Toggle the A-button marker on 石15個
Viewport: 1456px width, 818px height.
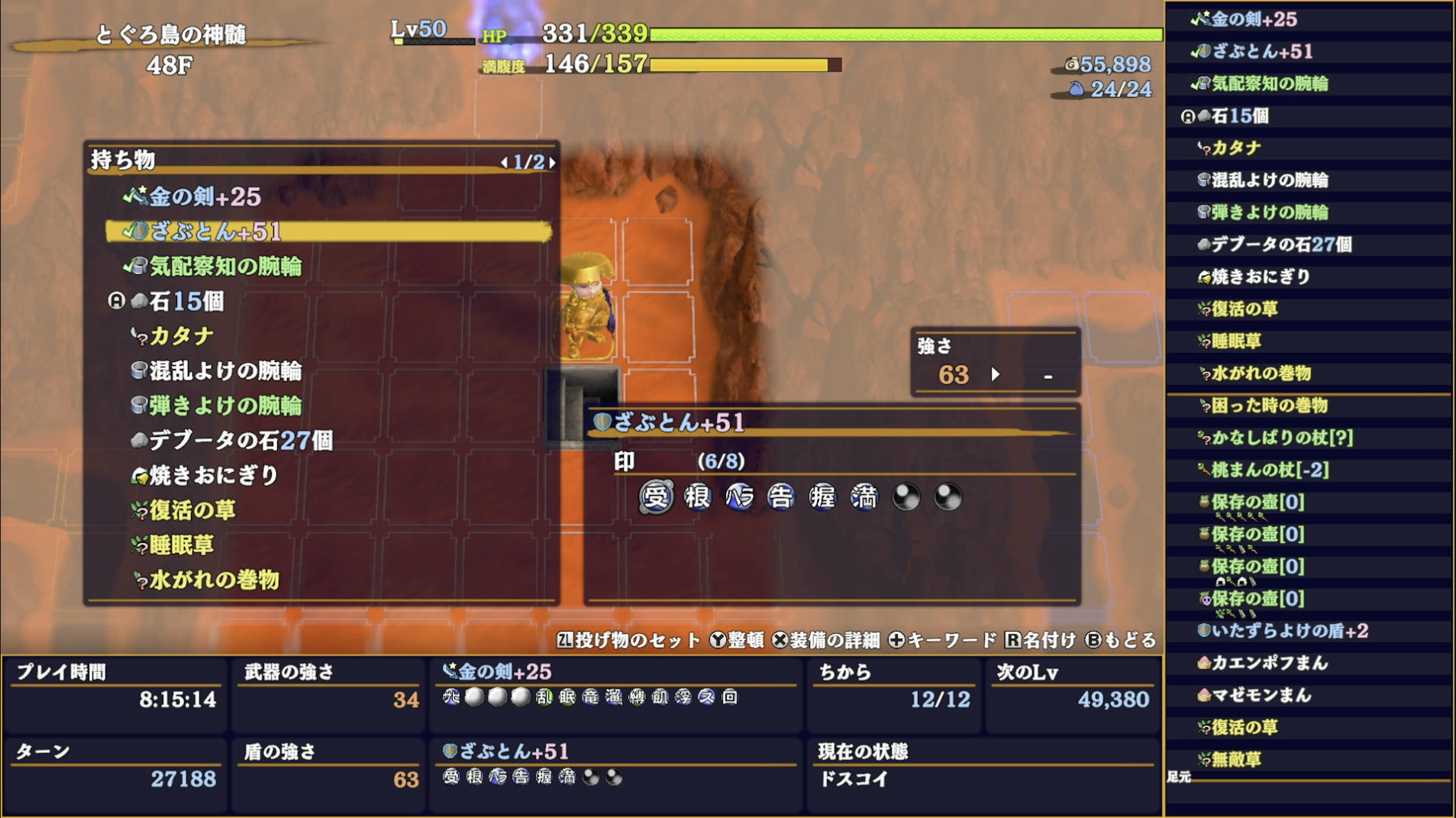pos(116,302)
